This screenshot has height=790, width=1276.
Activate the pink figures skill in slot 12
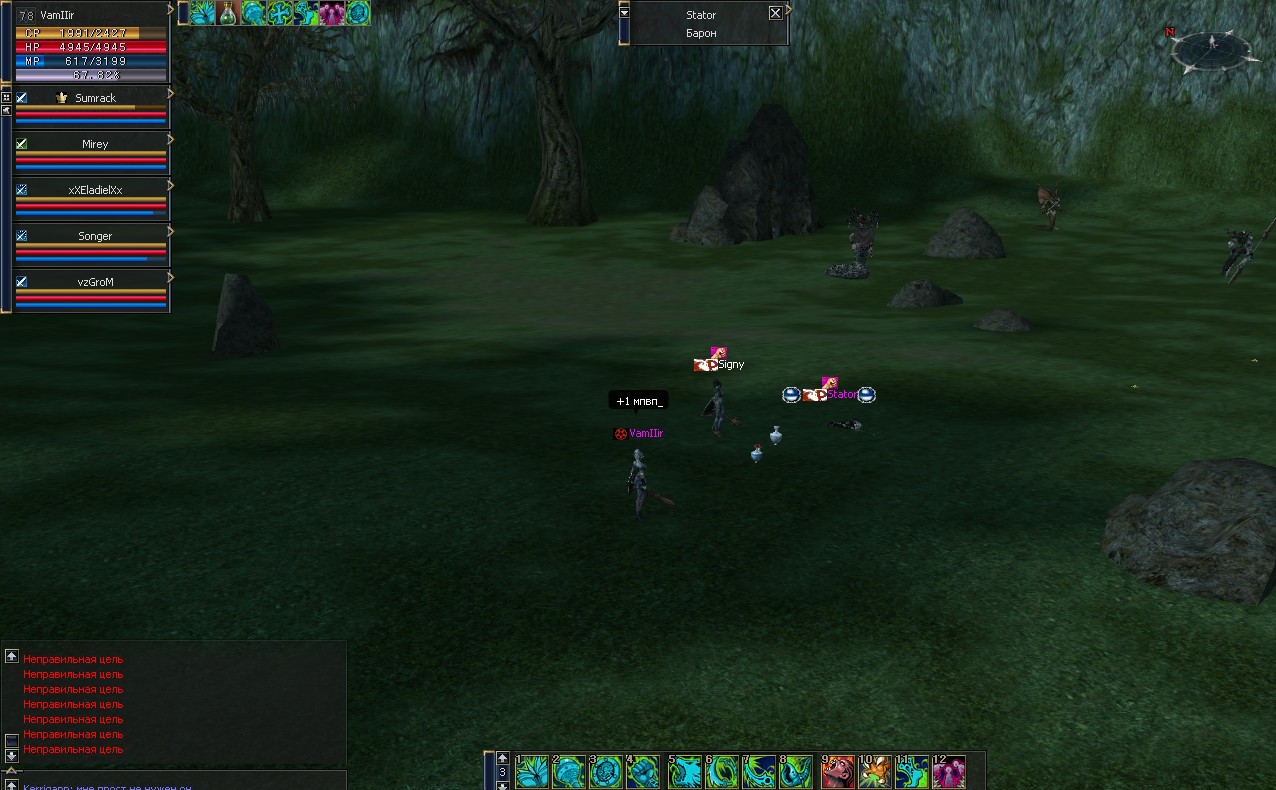949,772
